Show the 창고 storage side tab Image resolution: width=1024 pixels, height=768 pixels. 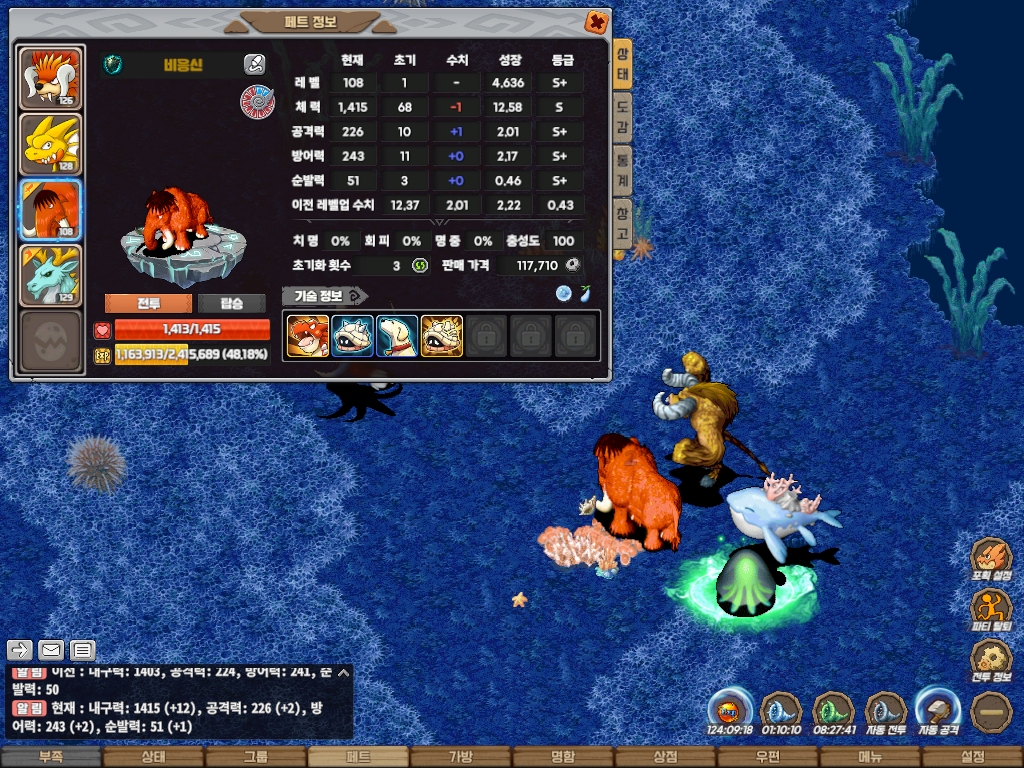[x=622, y=222]
